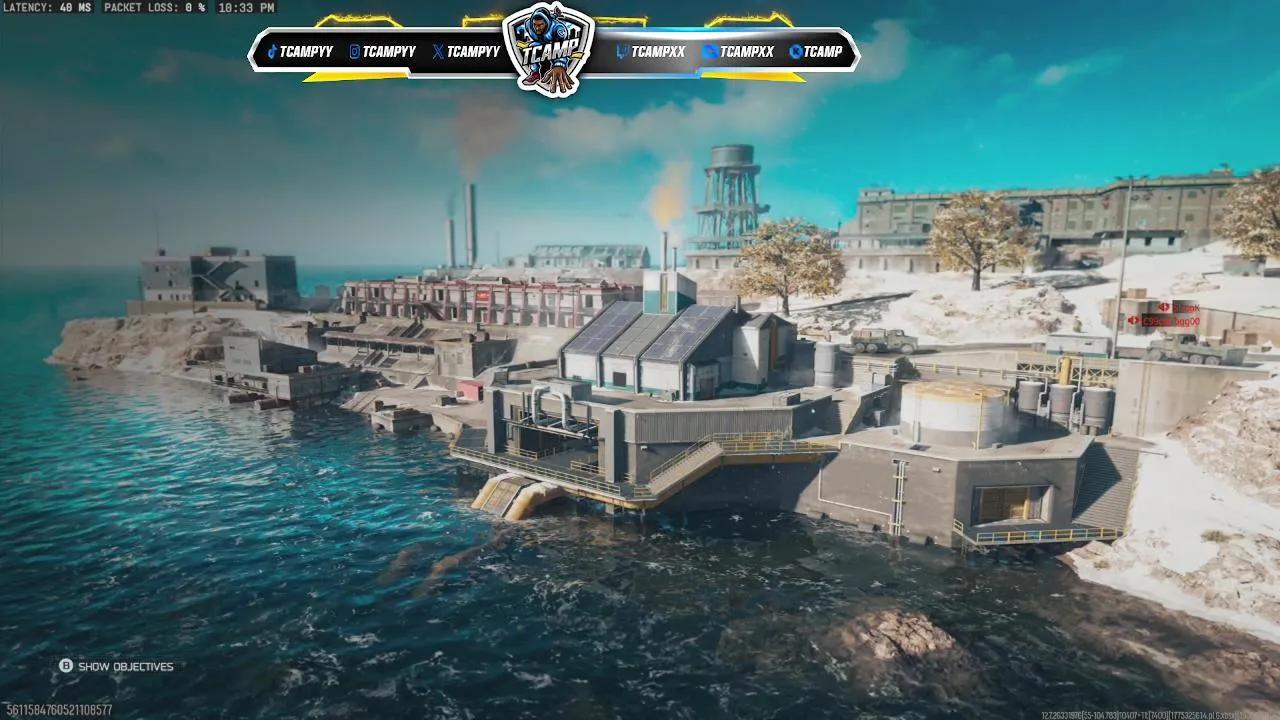This screenshot has height=720, width=1280.
Task: Select the X TCAMPYY handle in overlay
Action: pos(466,52)
